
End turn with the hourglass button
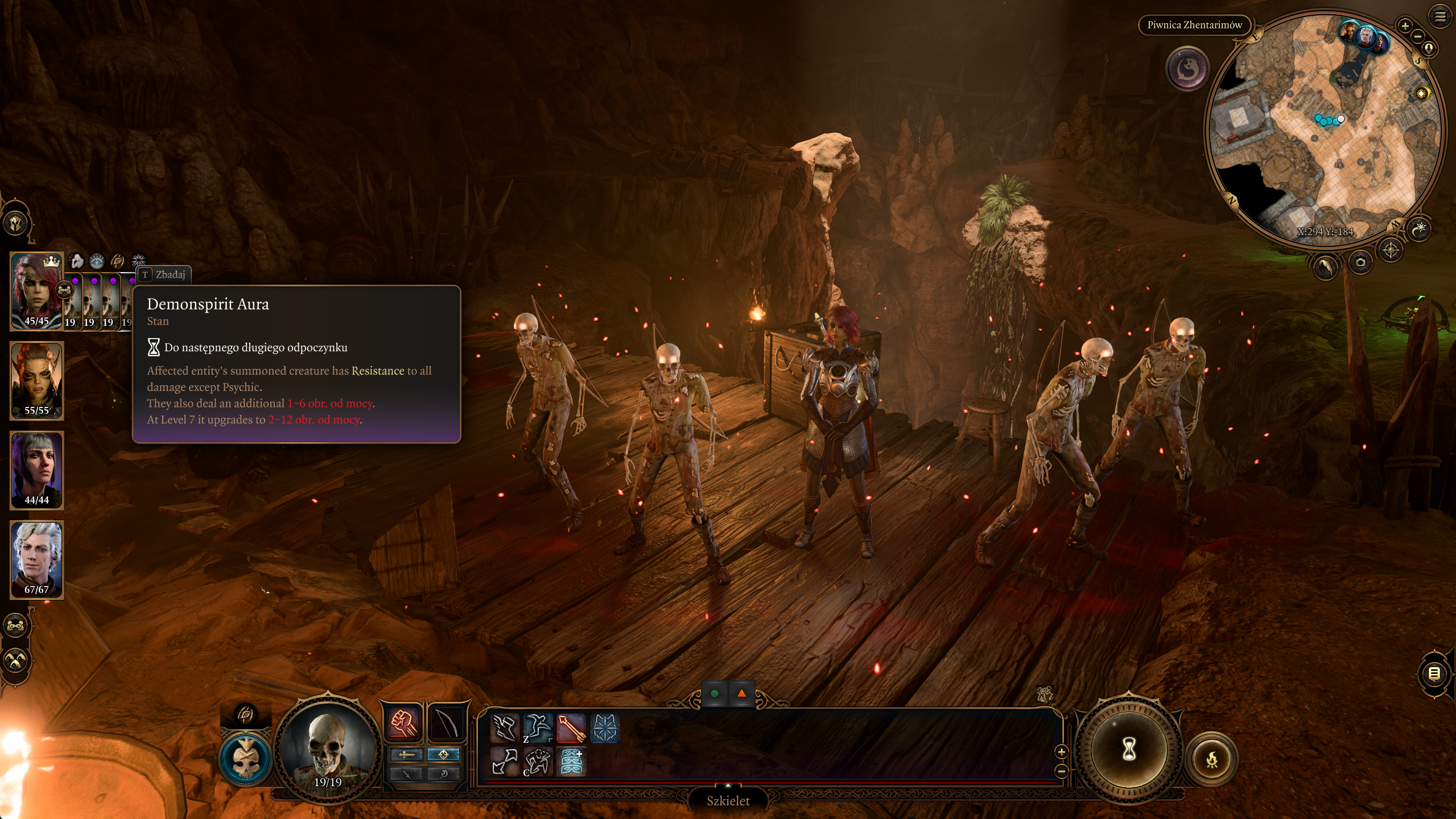point(1129,749)
